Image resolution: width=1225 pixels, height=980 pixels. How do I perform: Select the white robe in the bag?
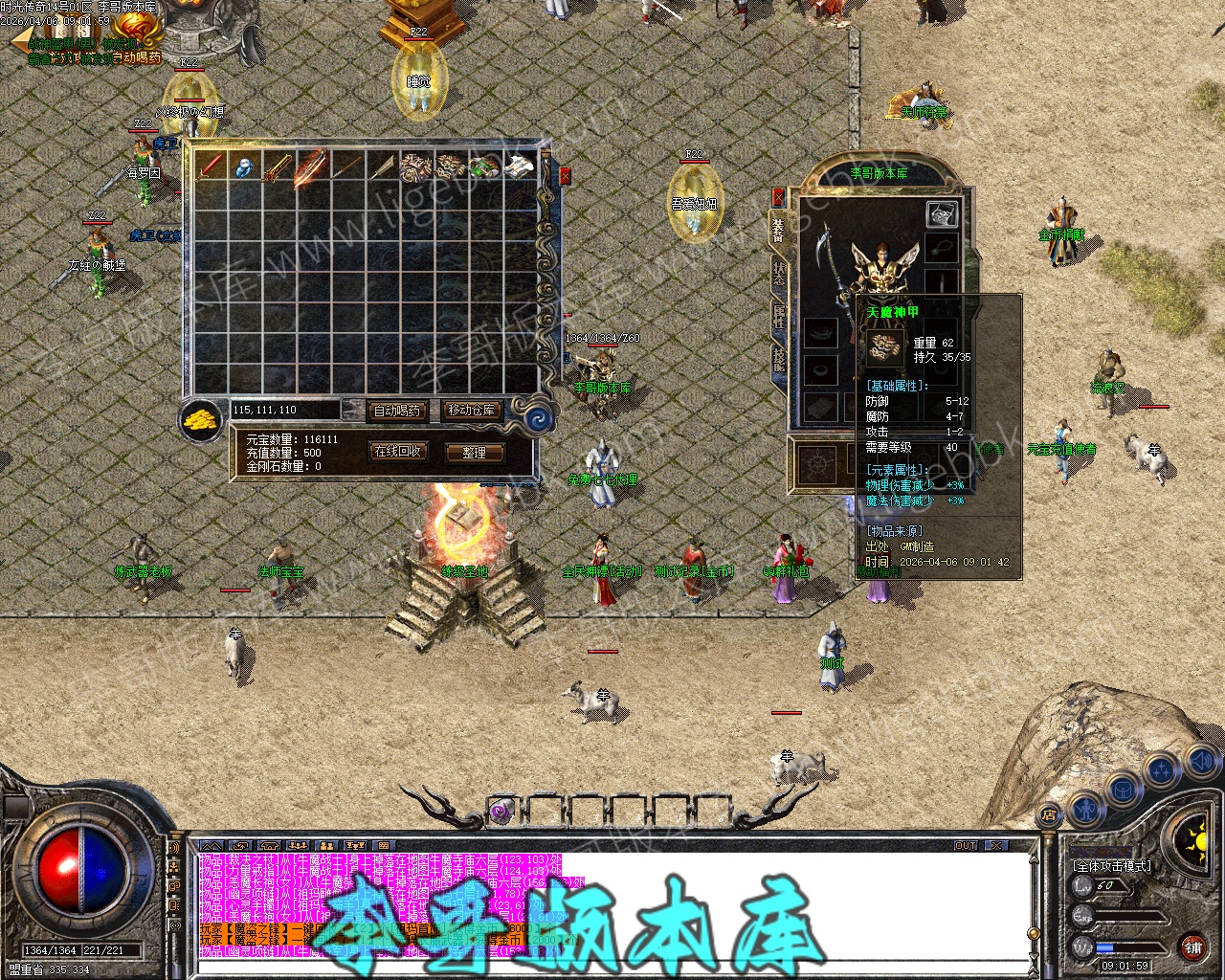[x=519, y=167]
